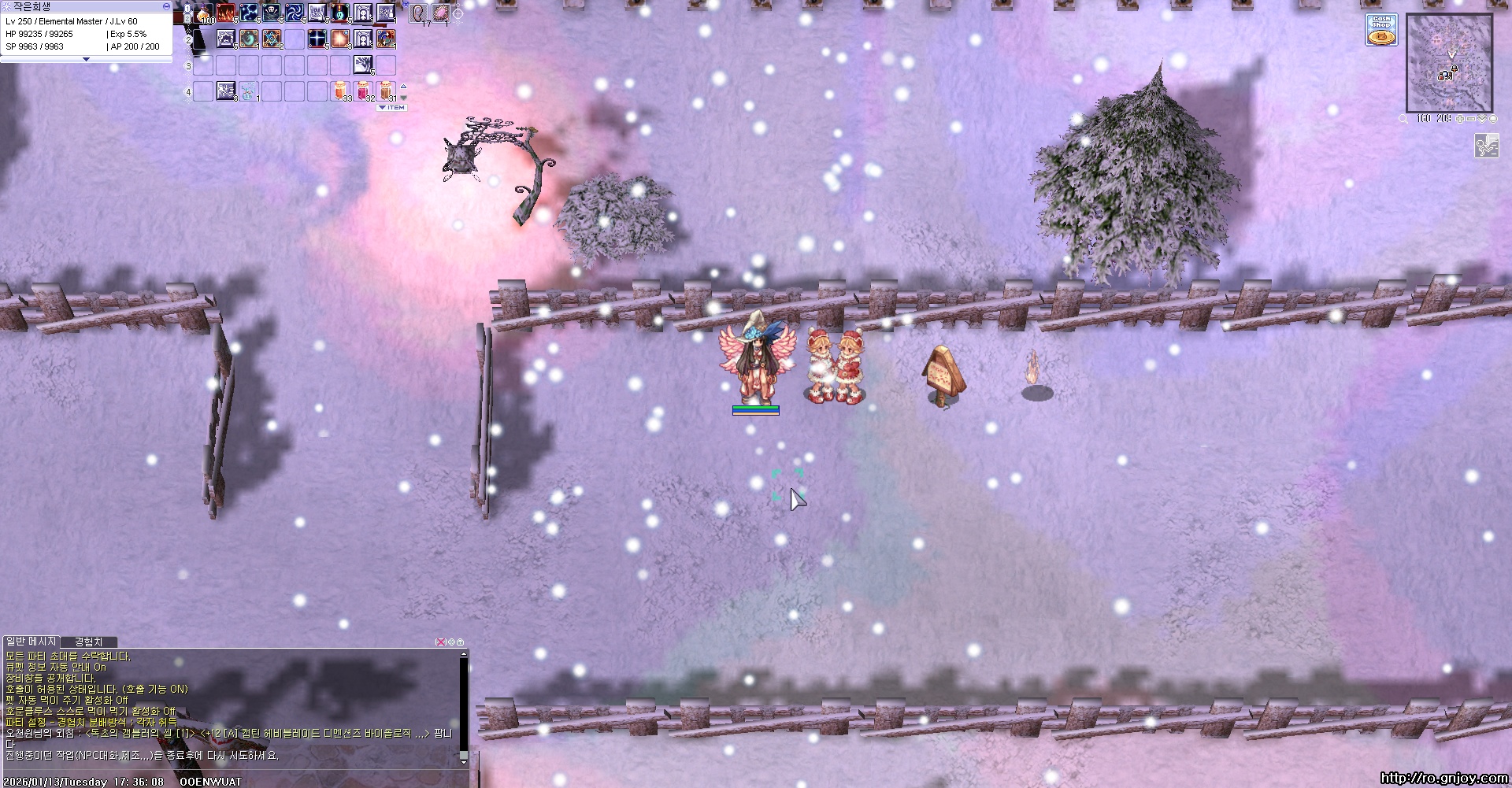Cast the lightning bolt skill
1512x788 pixels.
coord(249,13)
